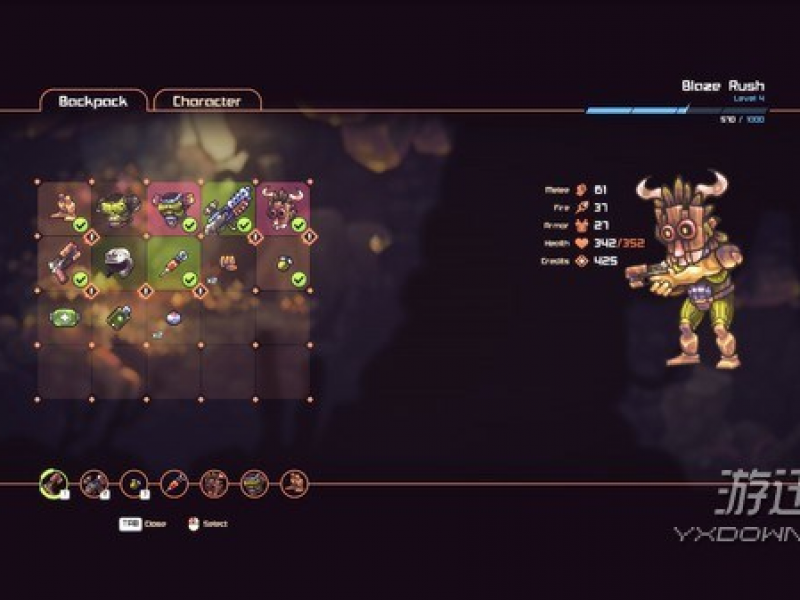Switch to the Character tab
Viewport: 800px width, 600px height.
point(207,101)
